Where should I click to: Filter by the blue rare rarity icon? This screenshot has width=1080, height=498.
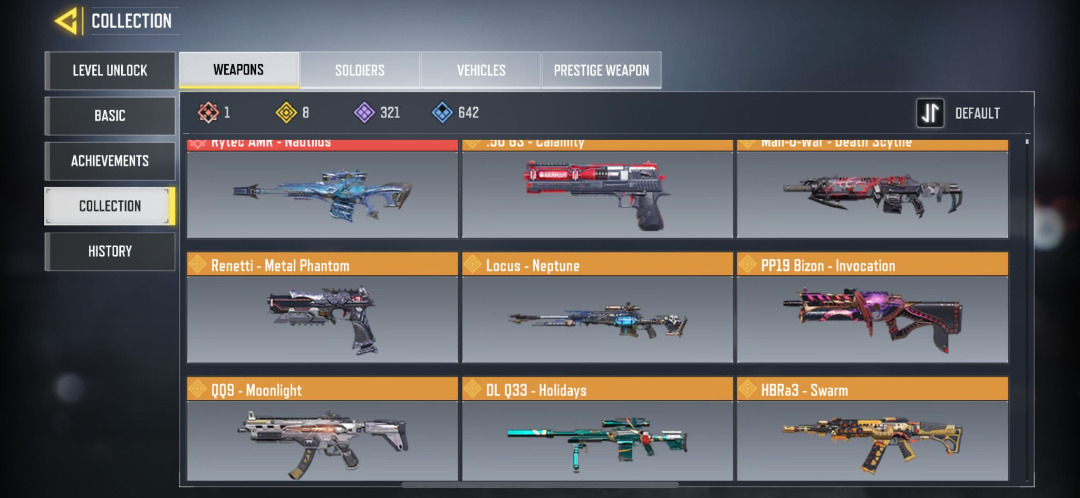pyautogui.click(x=443, y=113)
